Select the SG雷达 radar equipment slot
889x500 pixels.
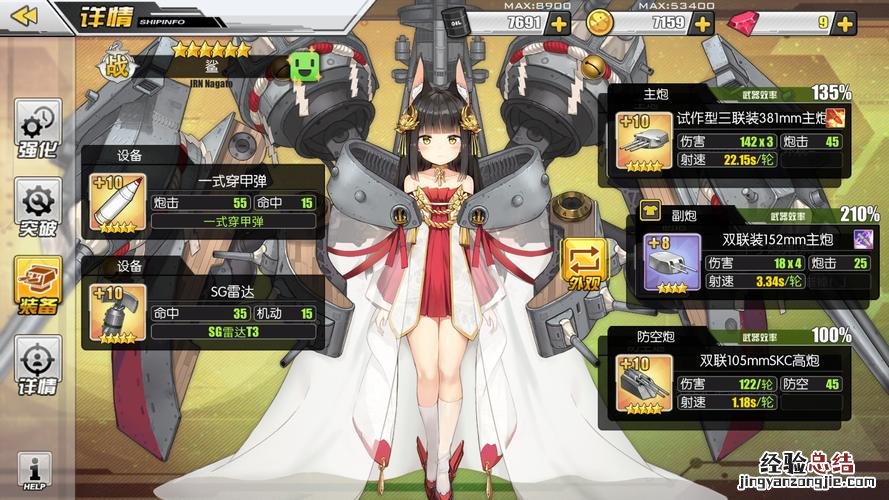(x=118, y=311)
